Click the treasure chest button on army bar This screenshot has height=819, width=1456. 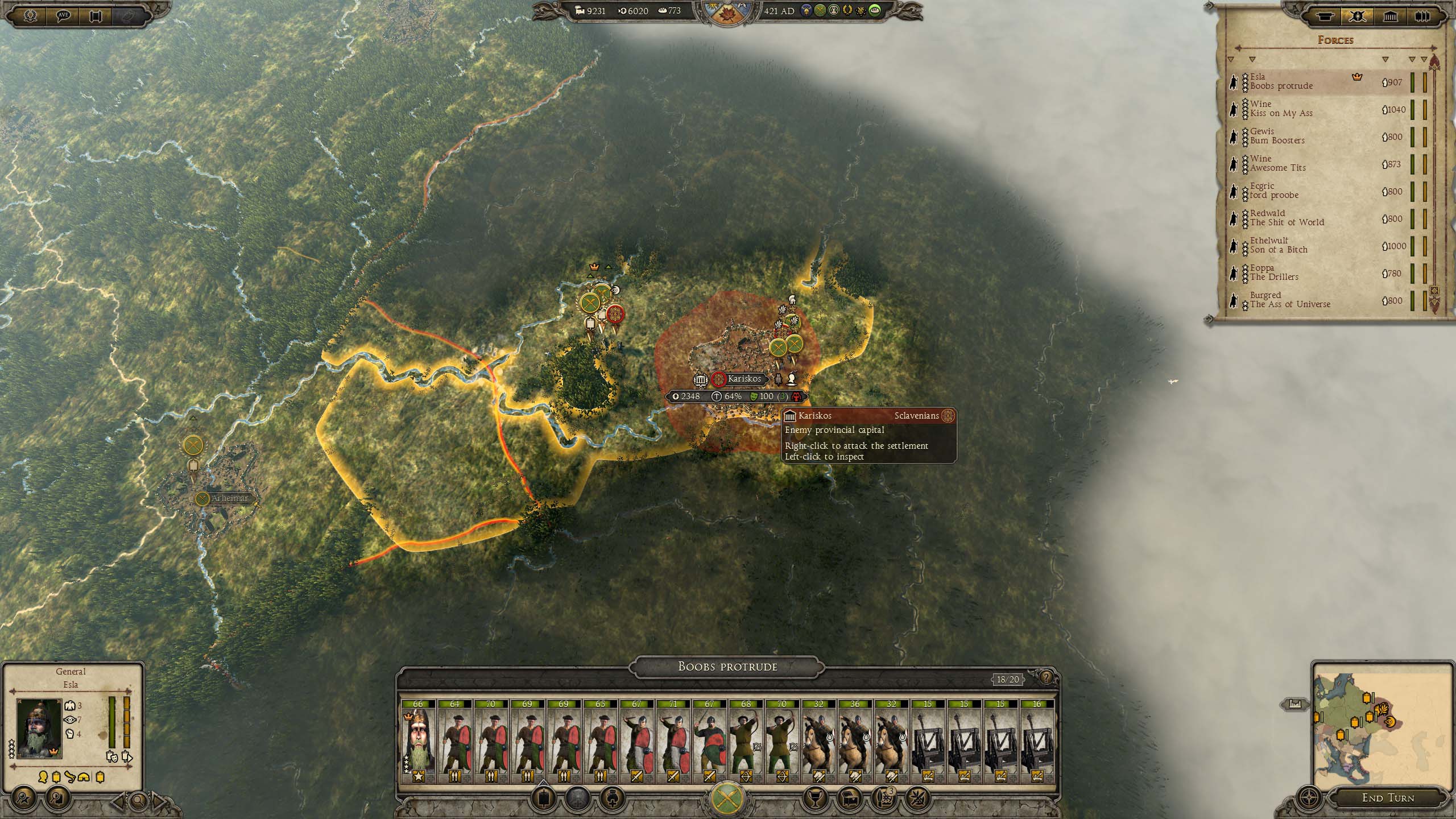coord(850,798)
